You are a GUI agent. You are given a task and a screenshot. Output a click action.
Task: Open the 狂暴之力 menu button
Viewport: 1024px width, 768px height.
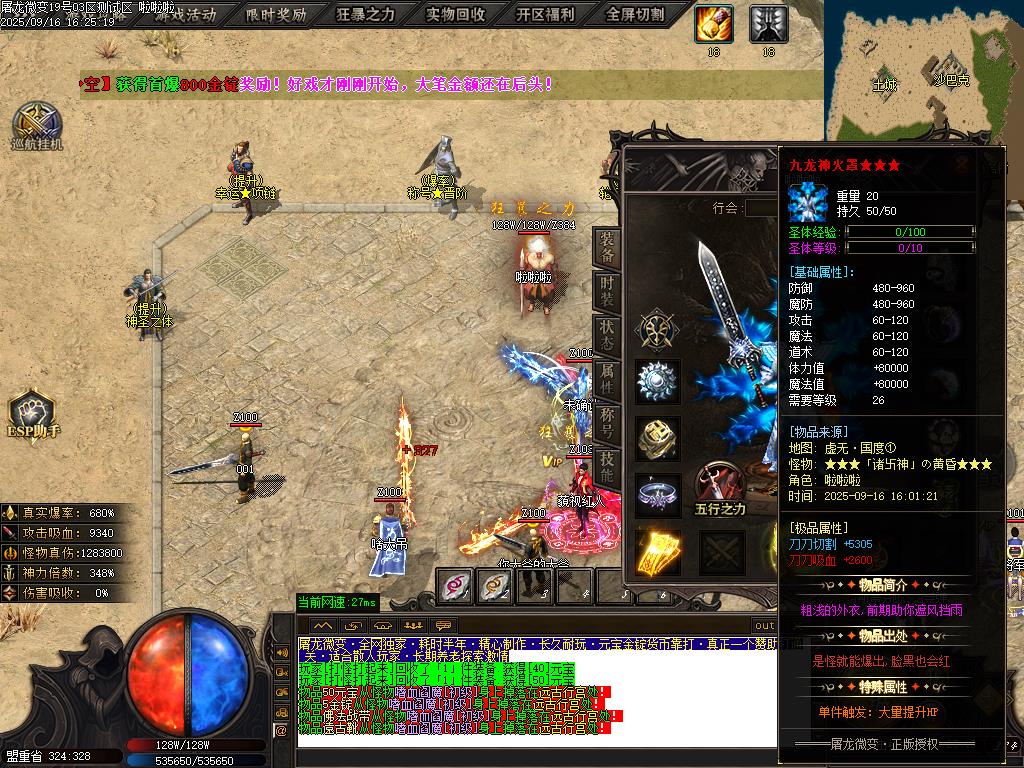tap(366, 15)
